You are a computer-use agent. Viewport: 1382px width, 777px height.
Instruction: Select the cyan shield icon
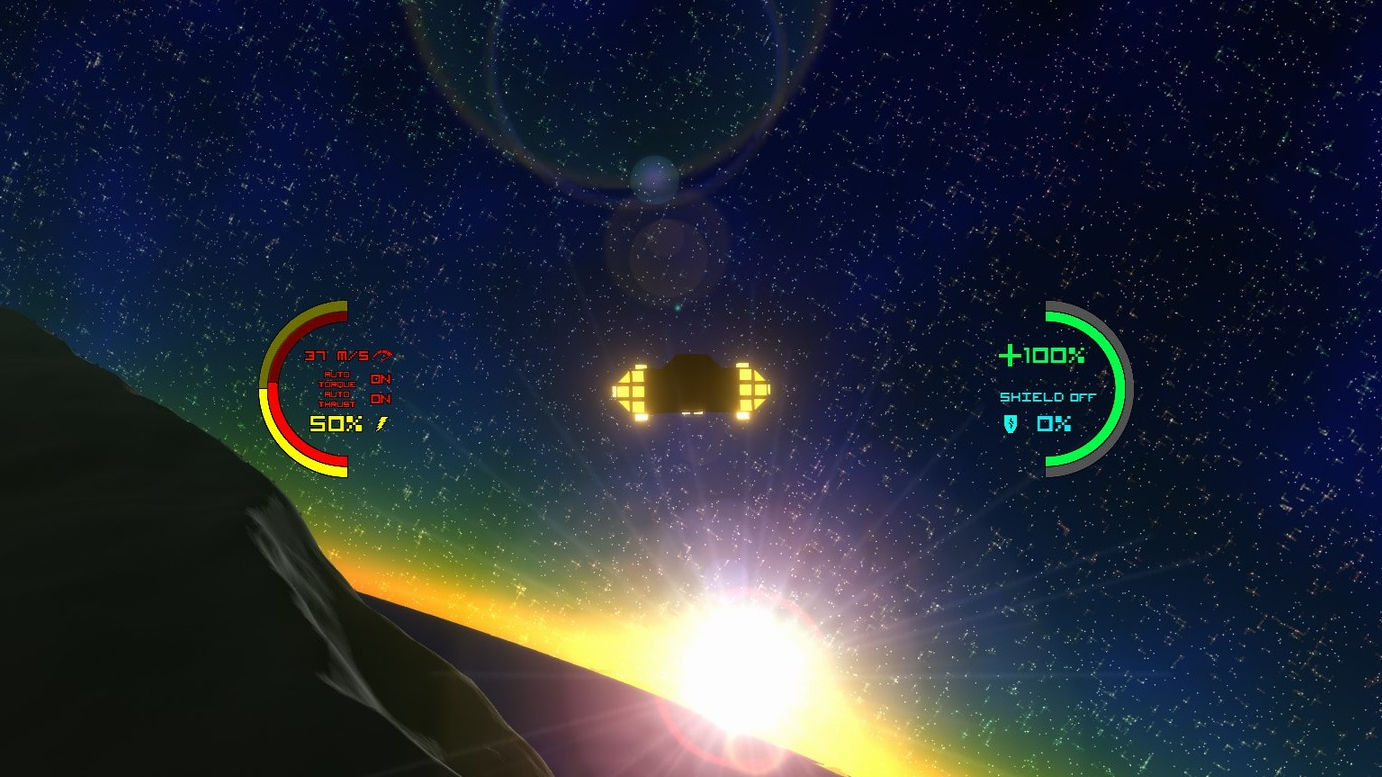point(1011,424)
